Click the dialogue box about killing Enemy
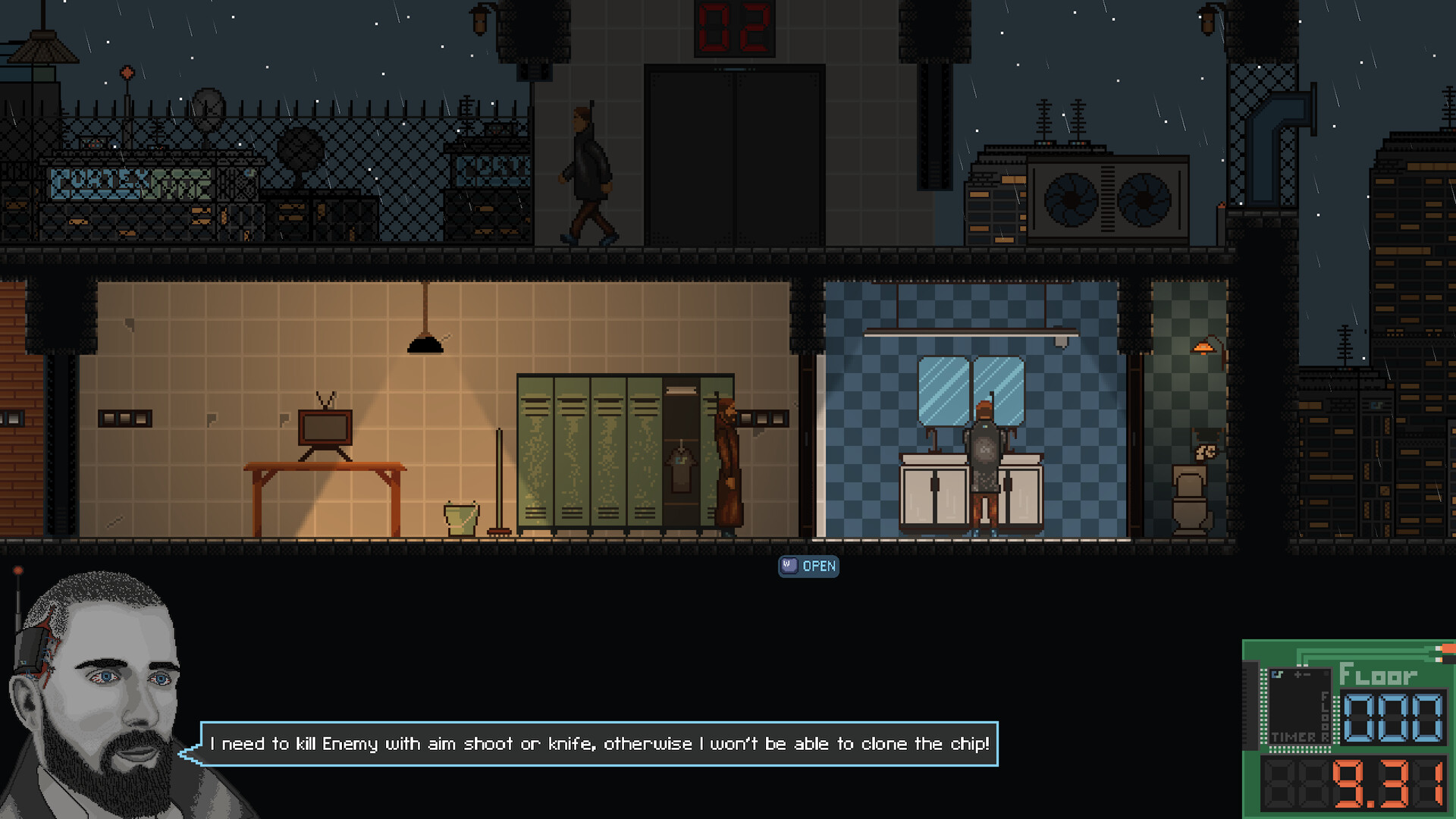Viewport: 1456px width, 819px height. coord(599,744)
